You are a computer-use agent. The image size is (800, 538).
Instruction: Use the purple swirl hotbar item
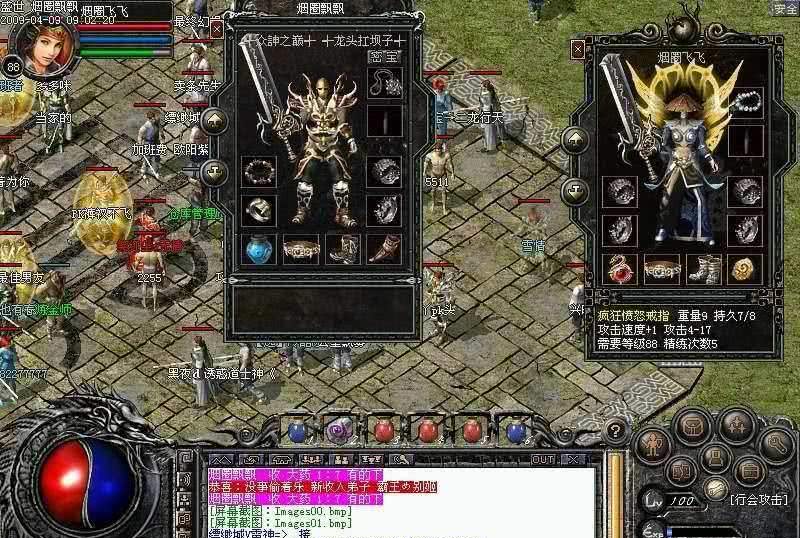coord(338,431)
